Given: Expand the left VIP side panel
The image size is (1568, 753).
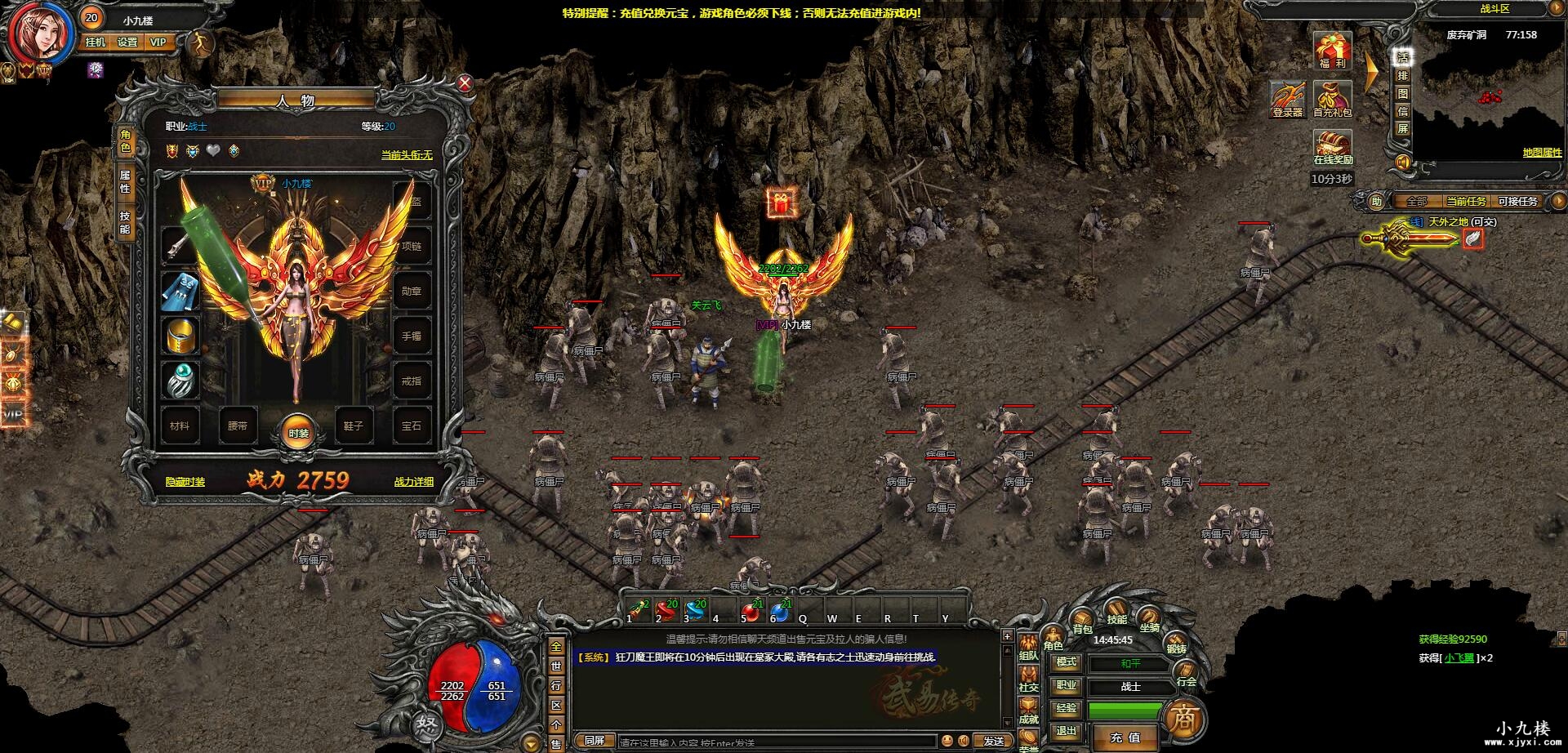Looking at the screenshot, I should click(x=13, y=415).
